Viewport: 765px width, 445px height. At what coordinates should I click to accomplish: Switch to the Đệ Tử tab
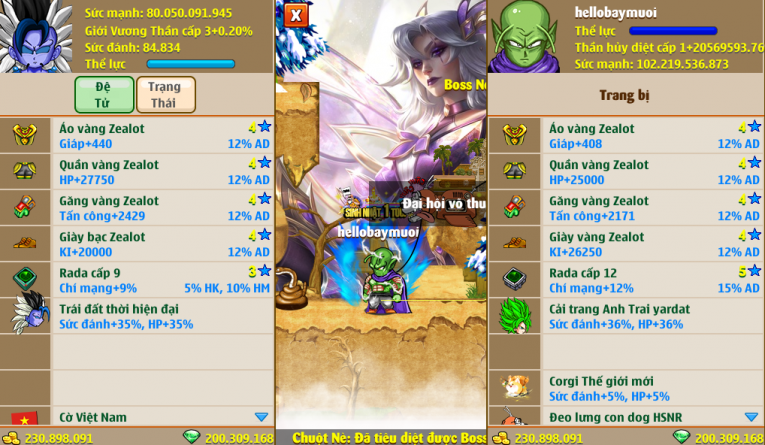tap(104, 94)
